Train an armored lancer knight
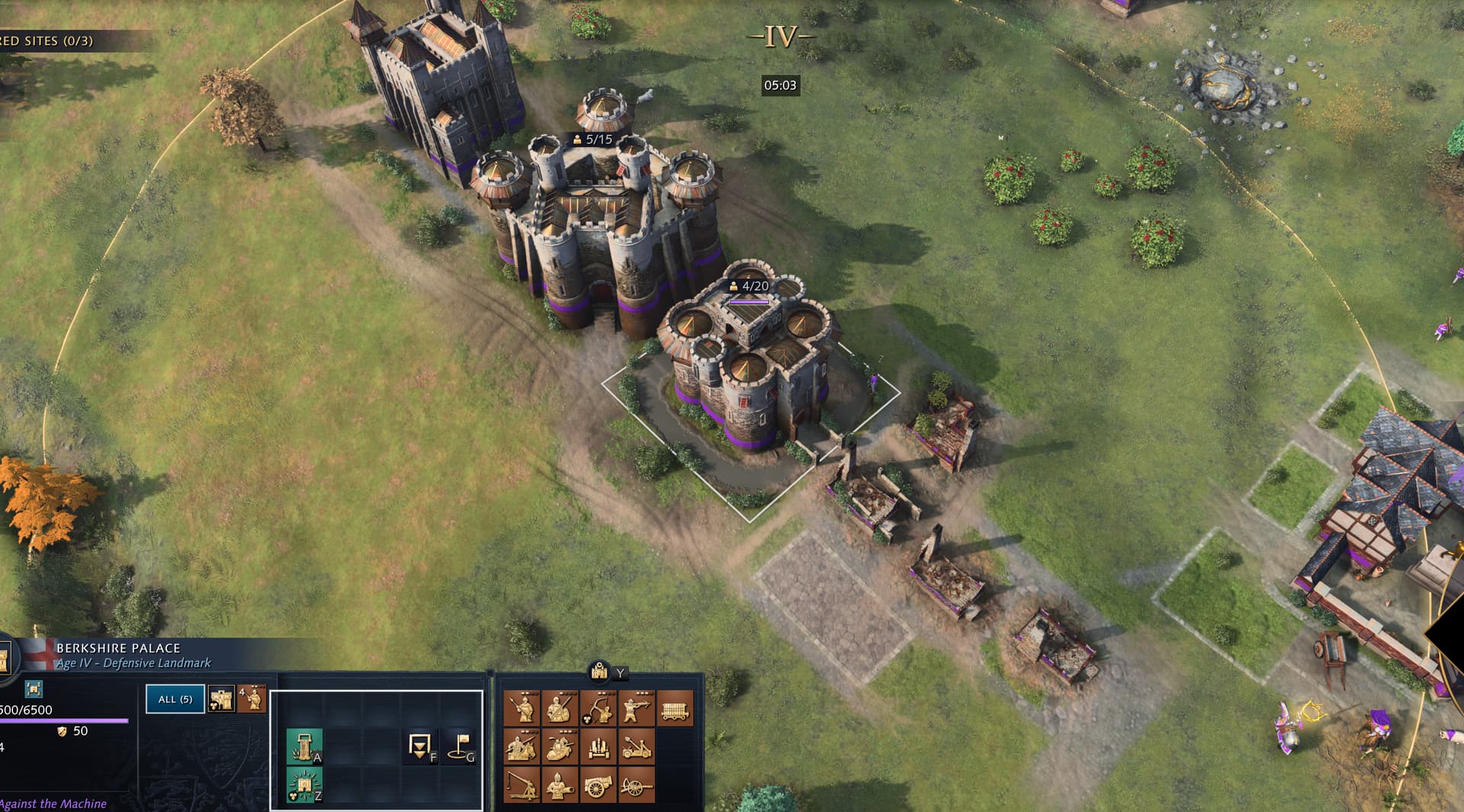Screen dimensions: 1464x812 click(x=560, y=746)
